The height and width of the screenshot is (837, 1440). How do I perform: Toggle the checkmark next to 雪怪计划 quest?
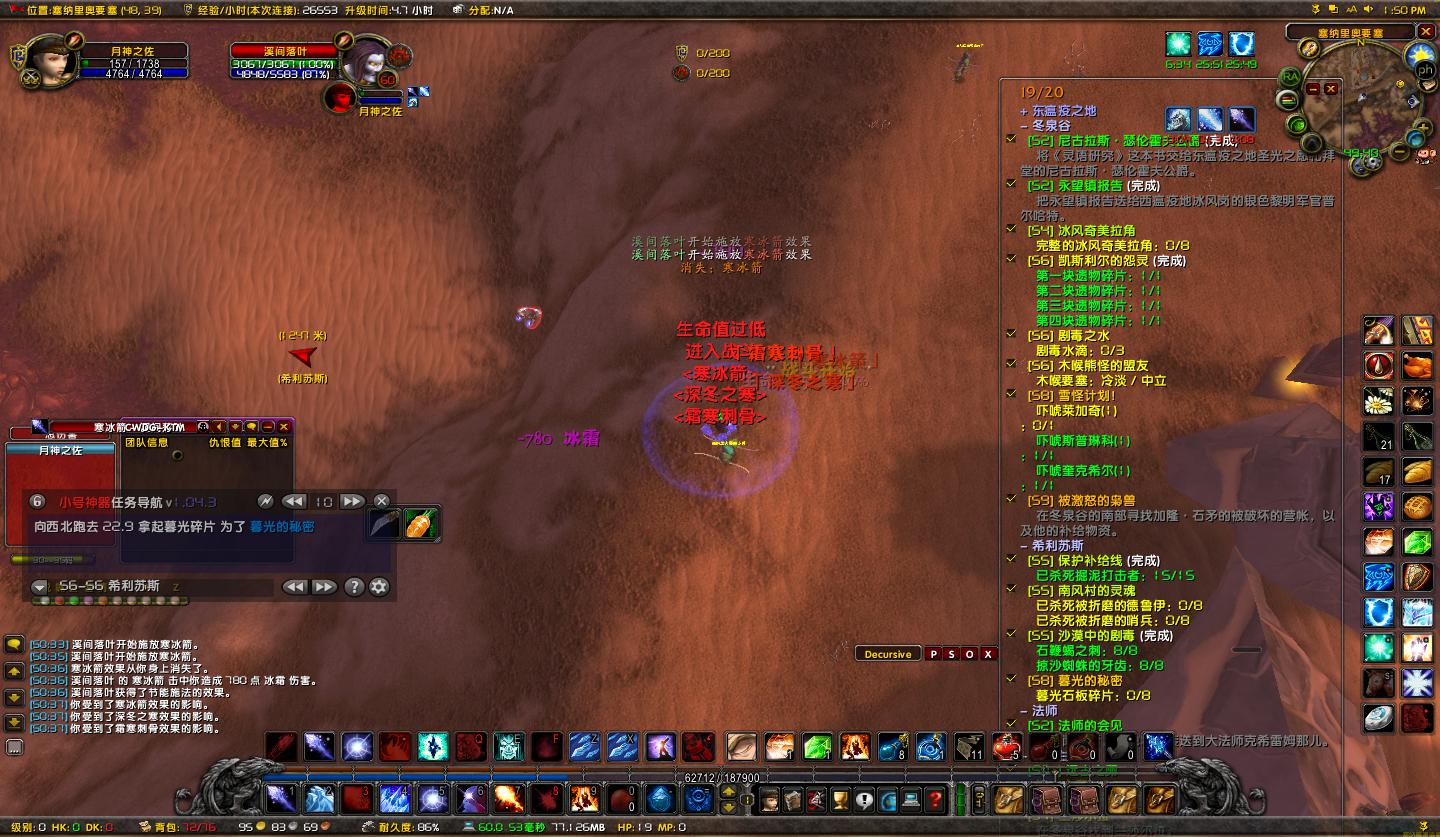point(1013,394)
